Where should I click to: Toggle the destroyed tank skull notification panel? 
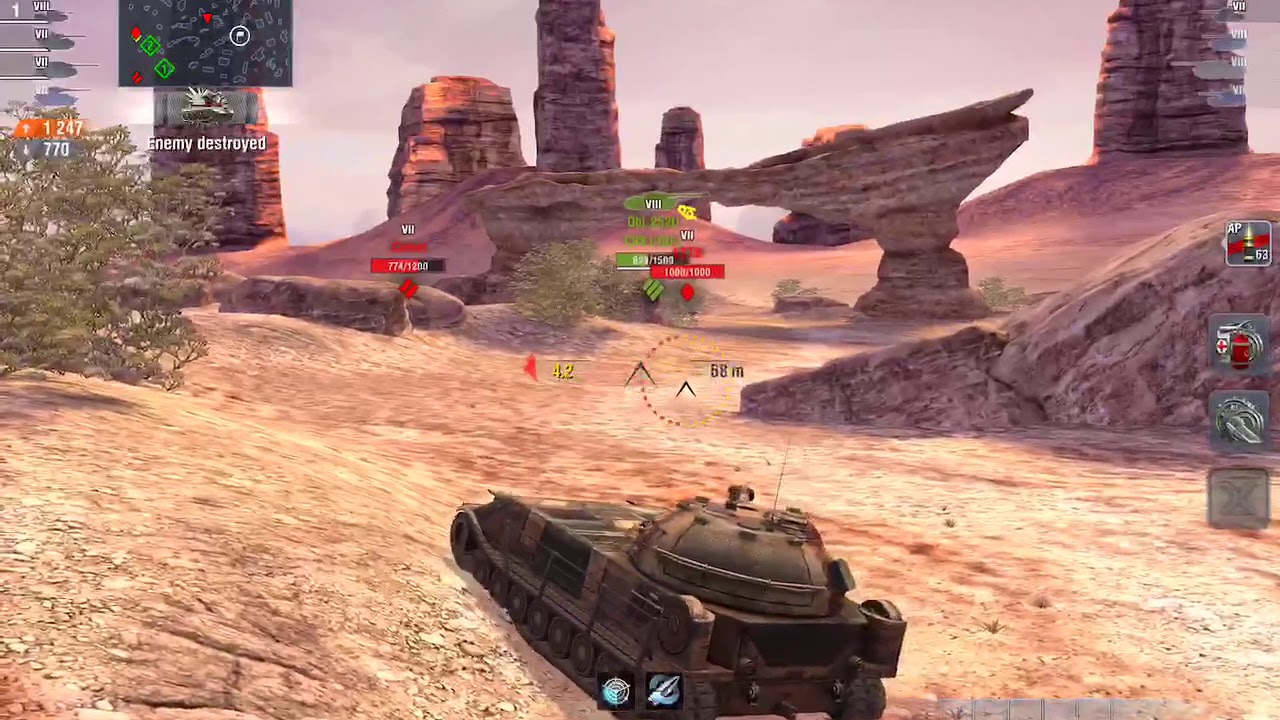(x=205, y=110)
